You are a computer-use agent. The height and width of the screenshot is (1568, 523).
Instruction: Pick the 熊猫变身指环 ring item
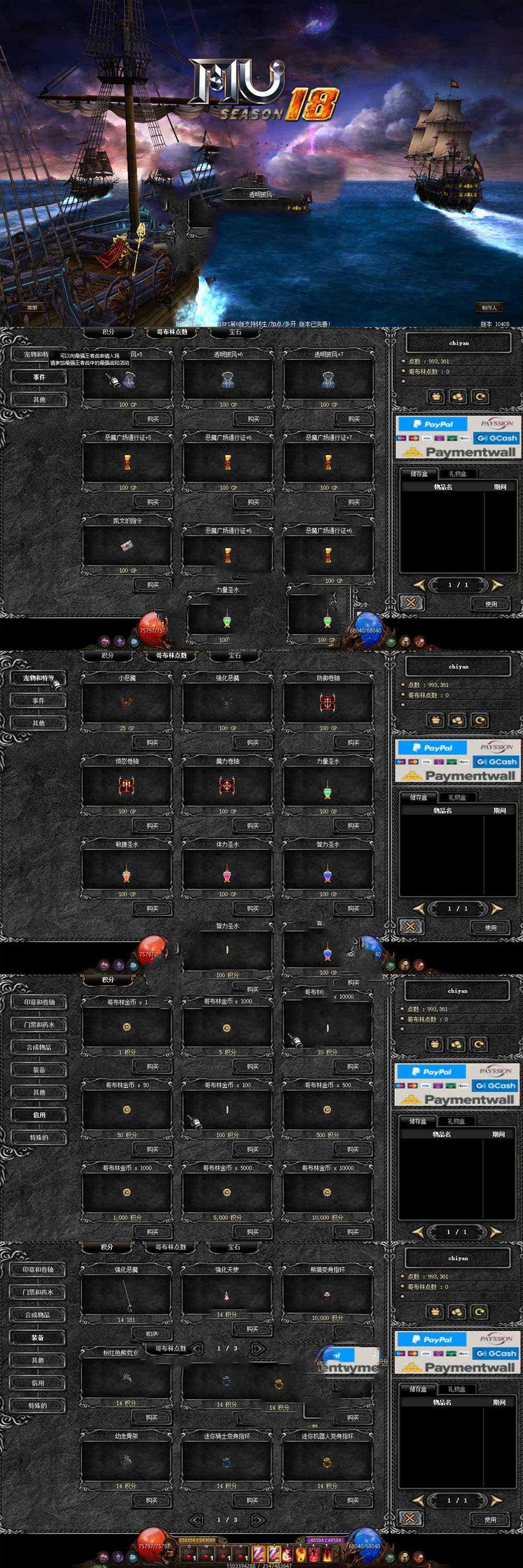[x=327, y=1295]
